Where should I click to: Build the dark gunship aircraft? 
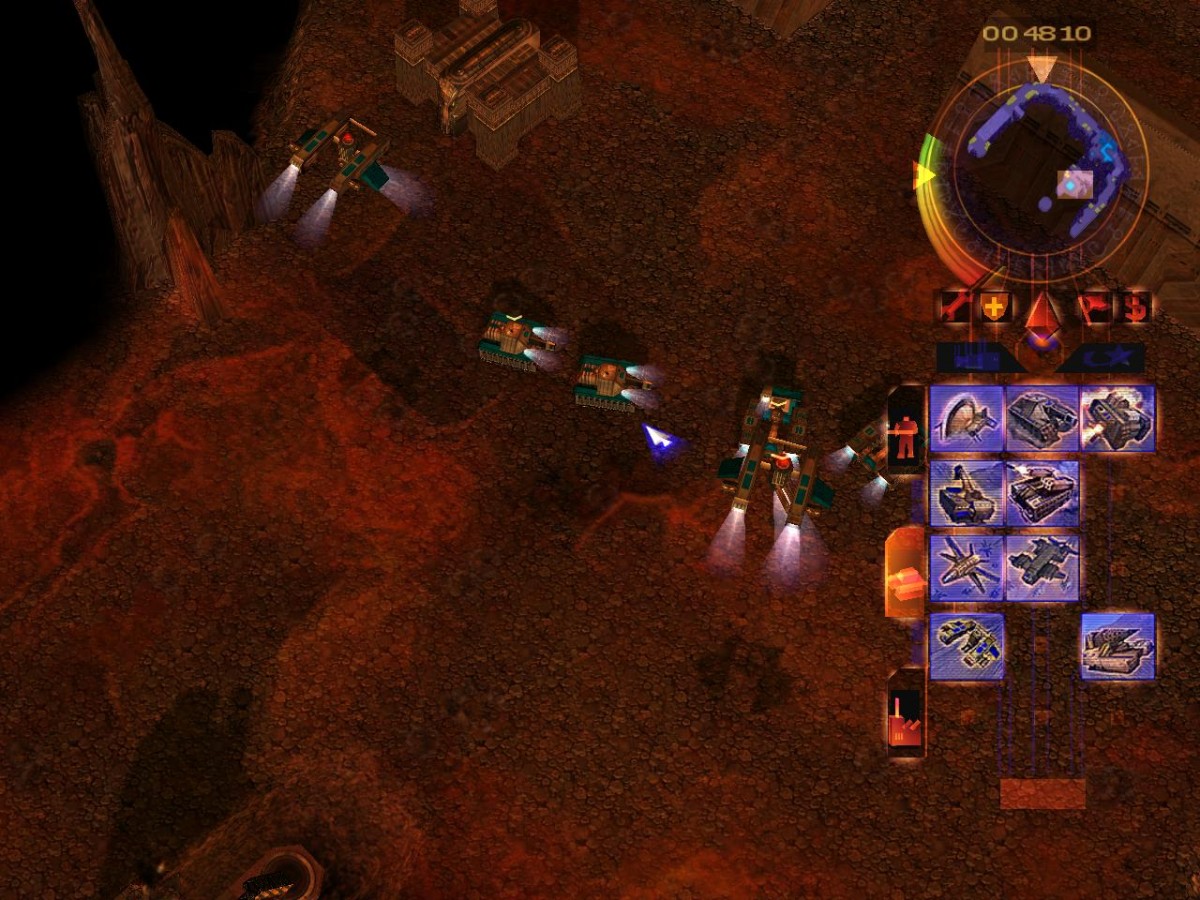[1042, 567]
